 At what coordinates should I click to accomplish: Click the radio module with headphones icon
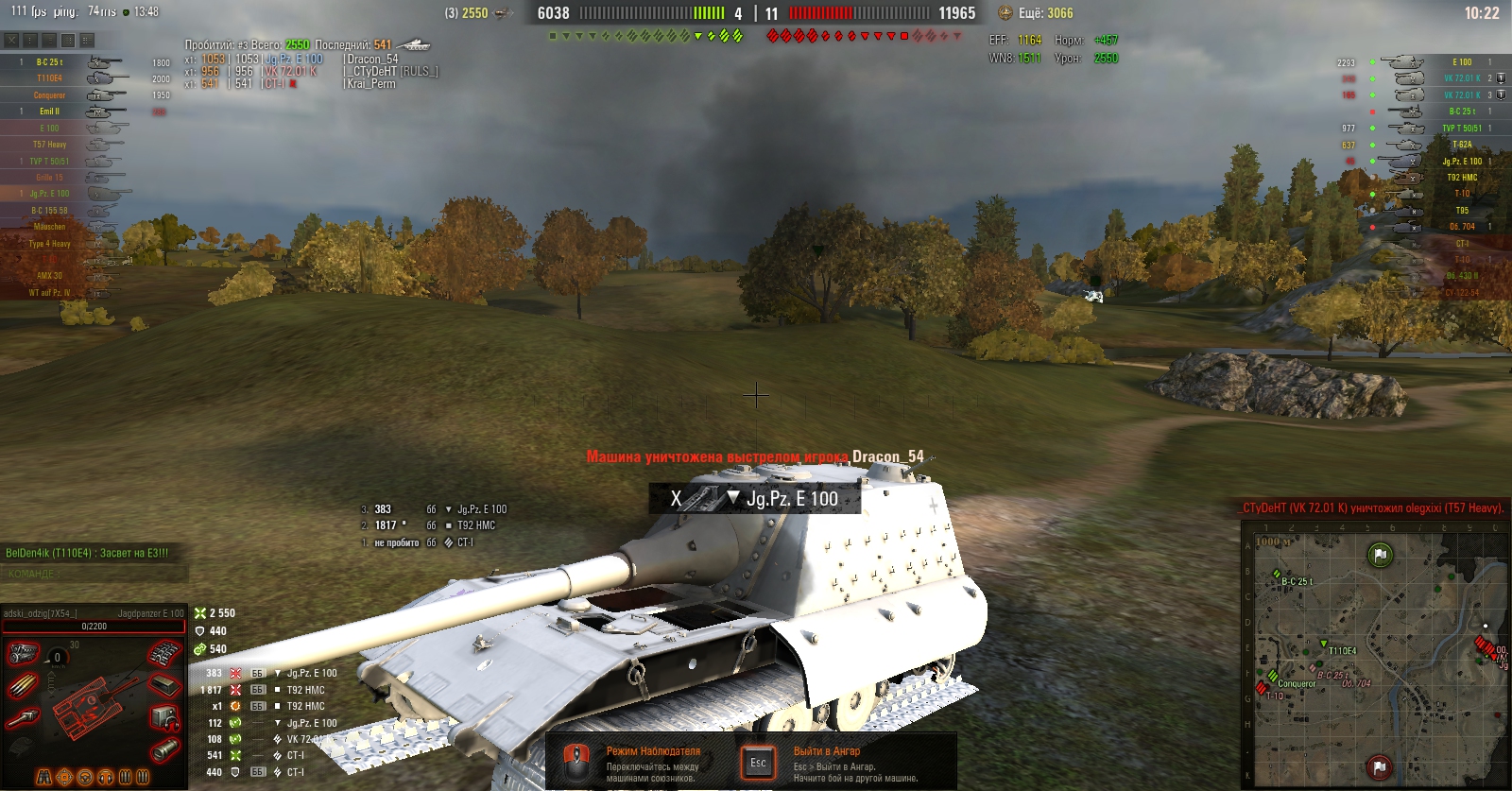164,718
